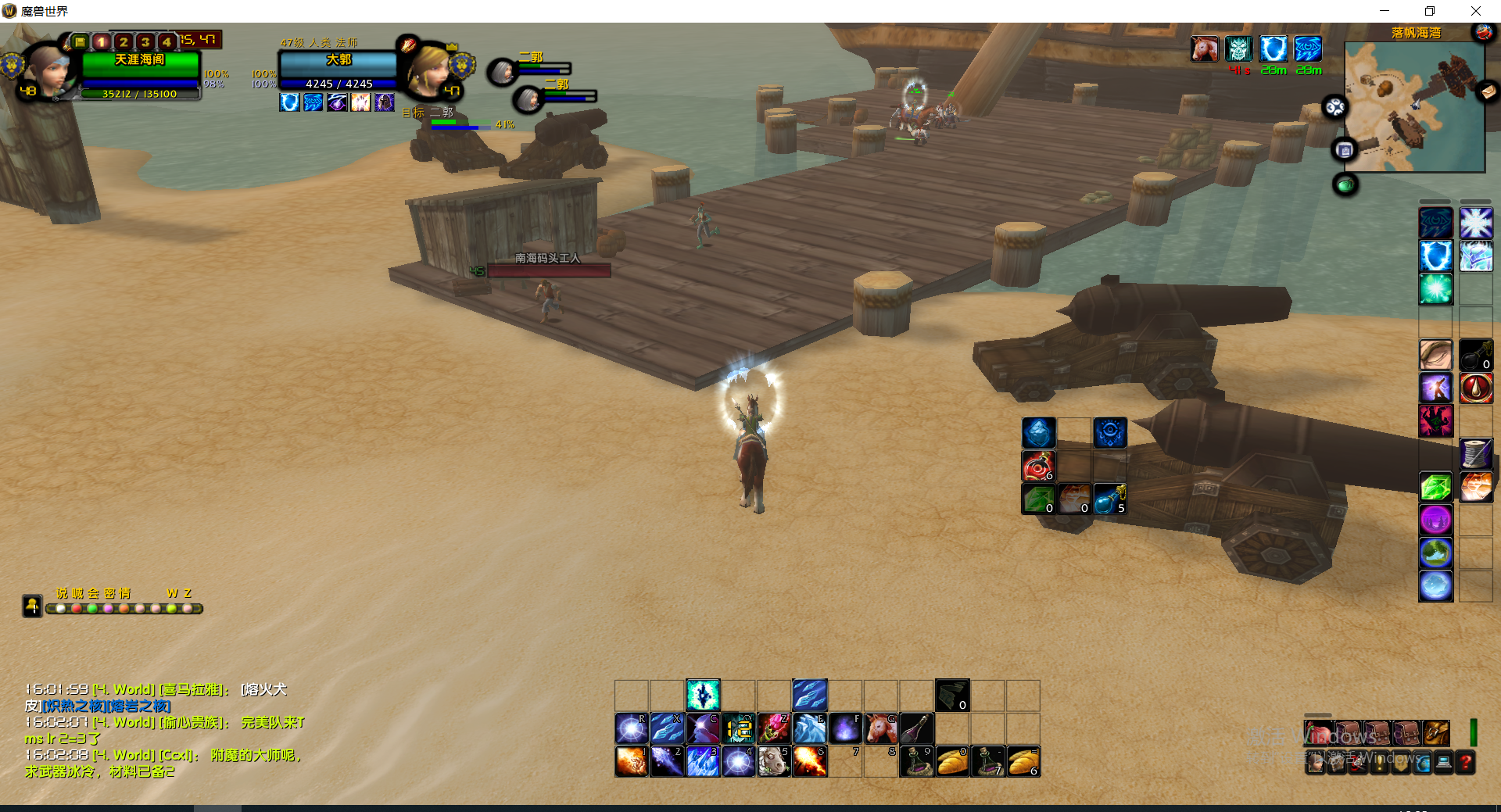Use the red bomb item with count 6
The height and width of the screenshot is (812, 1501).
point(1038,467)
